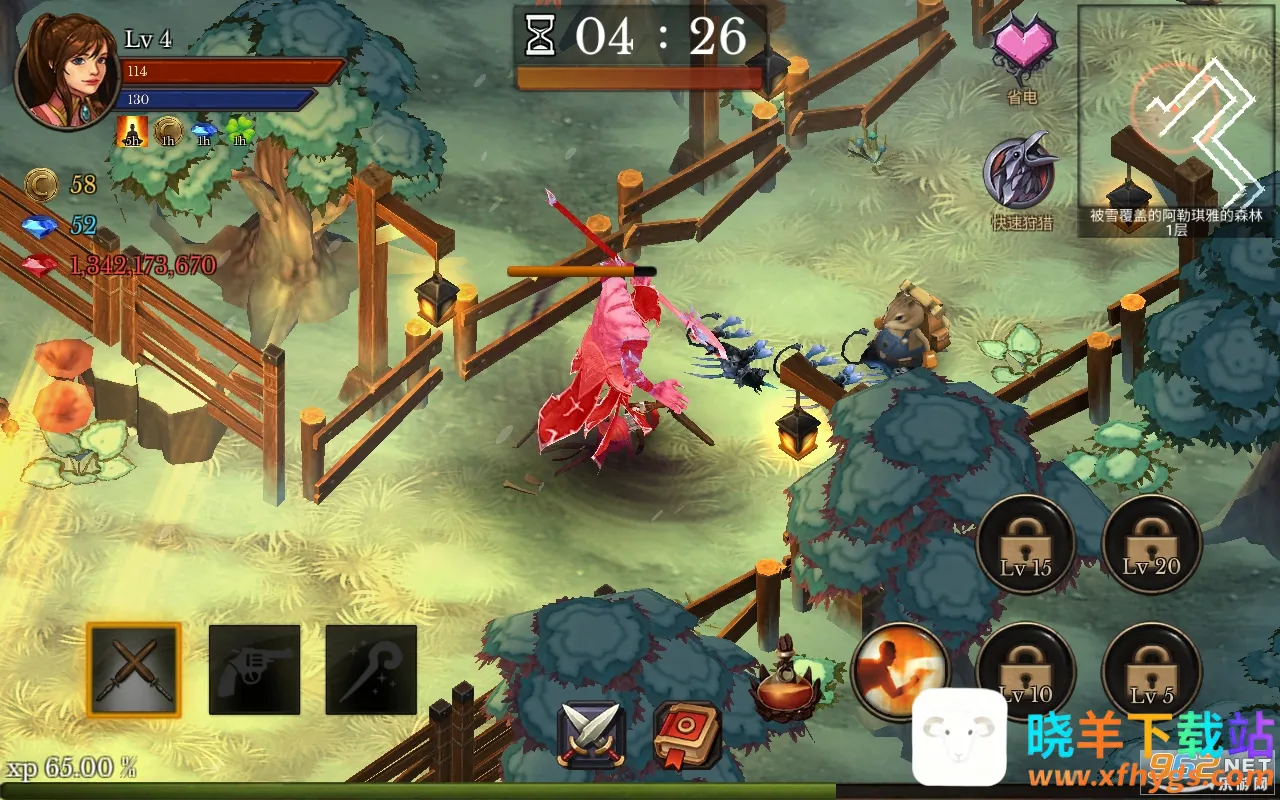Tap the locked Lv 15 skill slot
This screenshot has width=1280, height=800.
pyautogui.click(x=1026, y=545)
